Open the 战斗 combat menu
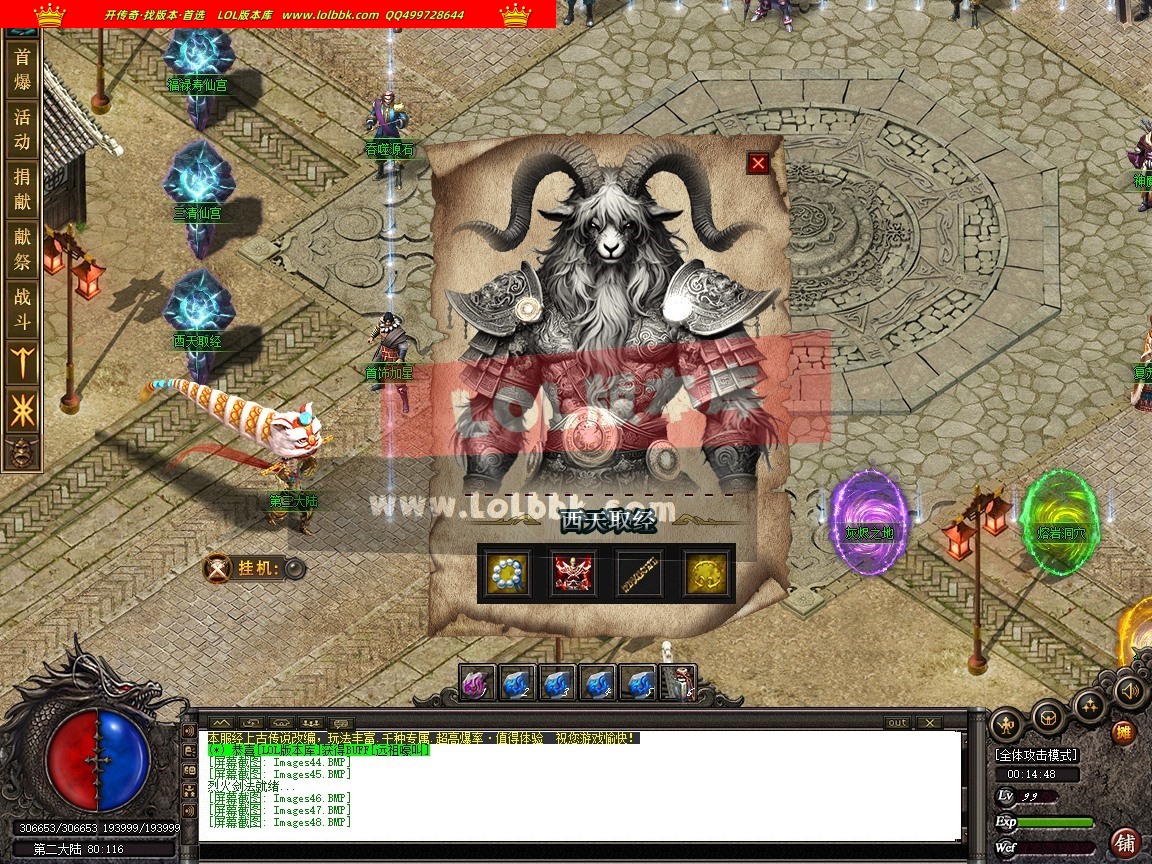The image size is (1152, 864). pyautogui.click(x=22, y=308)
